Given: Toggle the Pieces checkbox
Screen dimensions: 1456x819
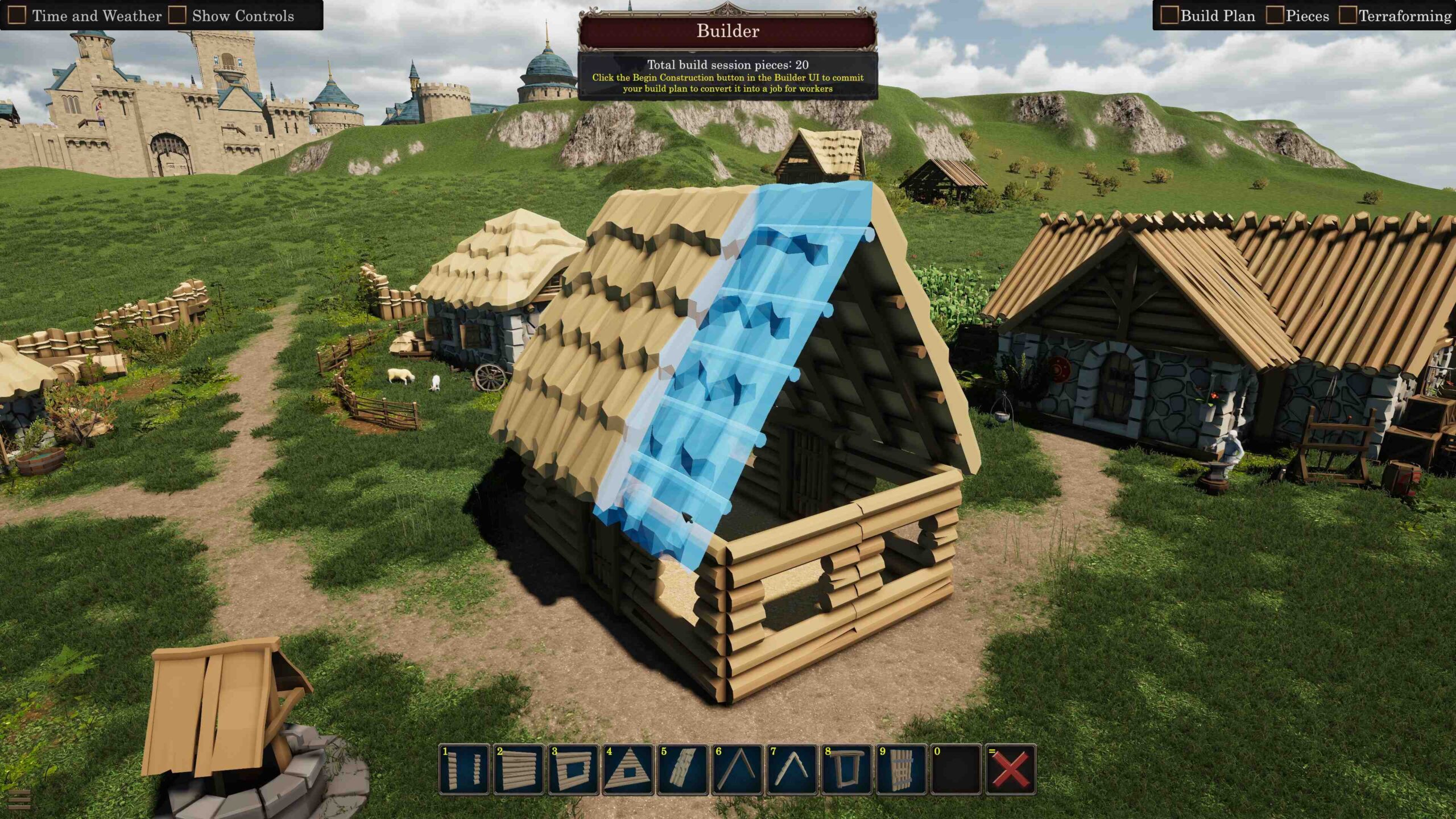Looking at the screenshot, I should coord(1275,15).
